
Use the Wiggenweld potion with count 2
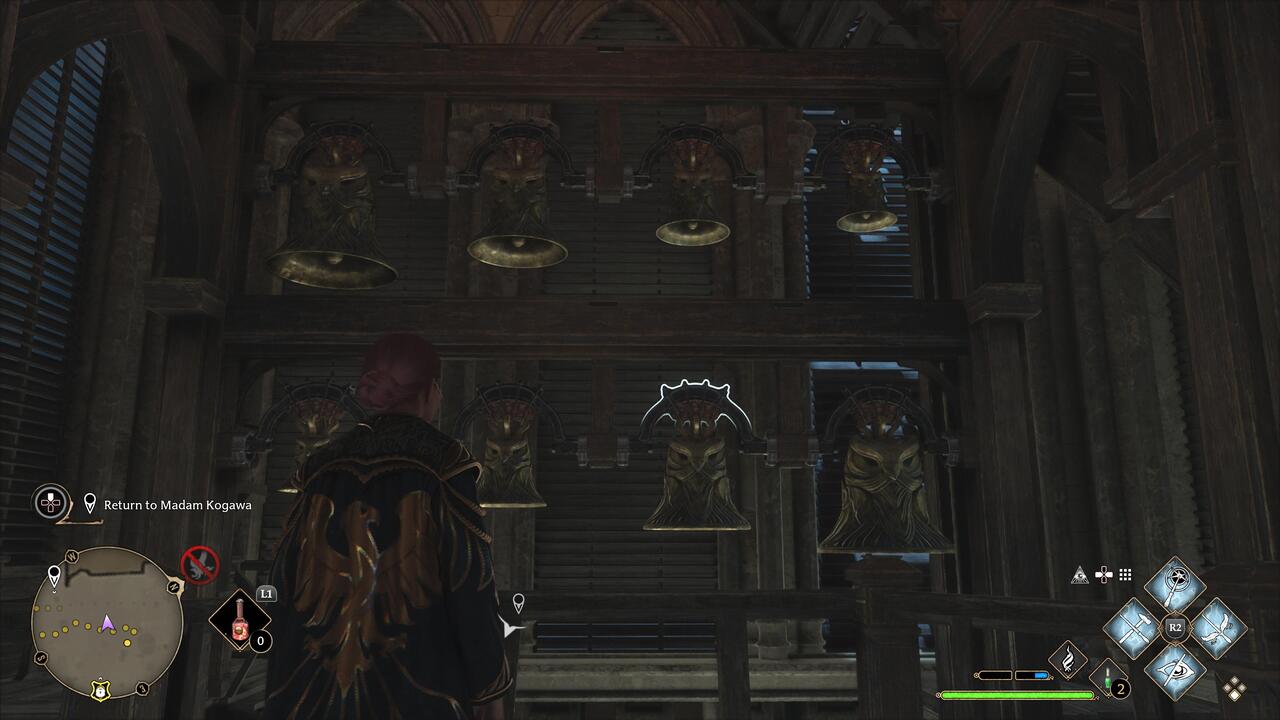point(1108,675)
